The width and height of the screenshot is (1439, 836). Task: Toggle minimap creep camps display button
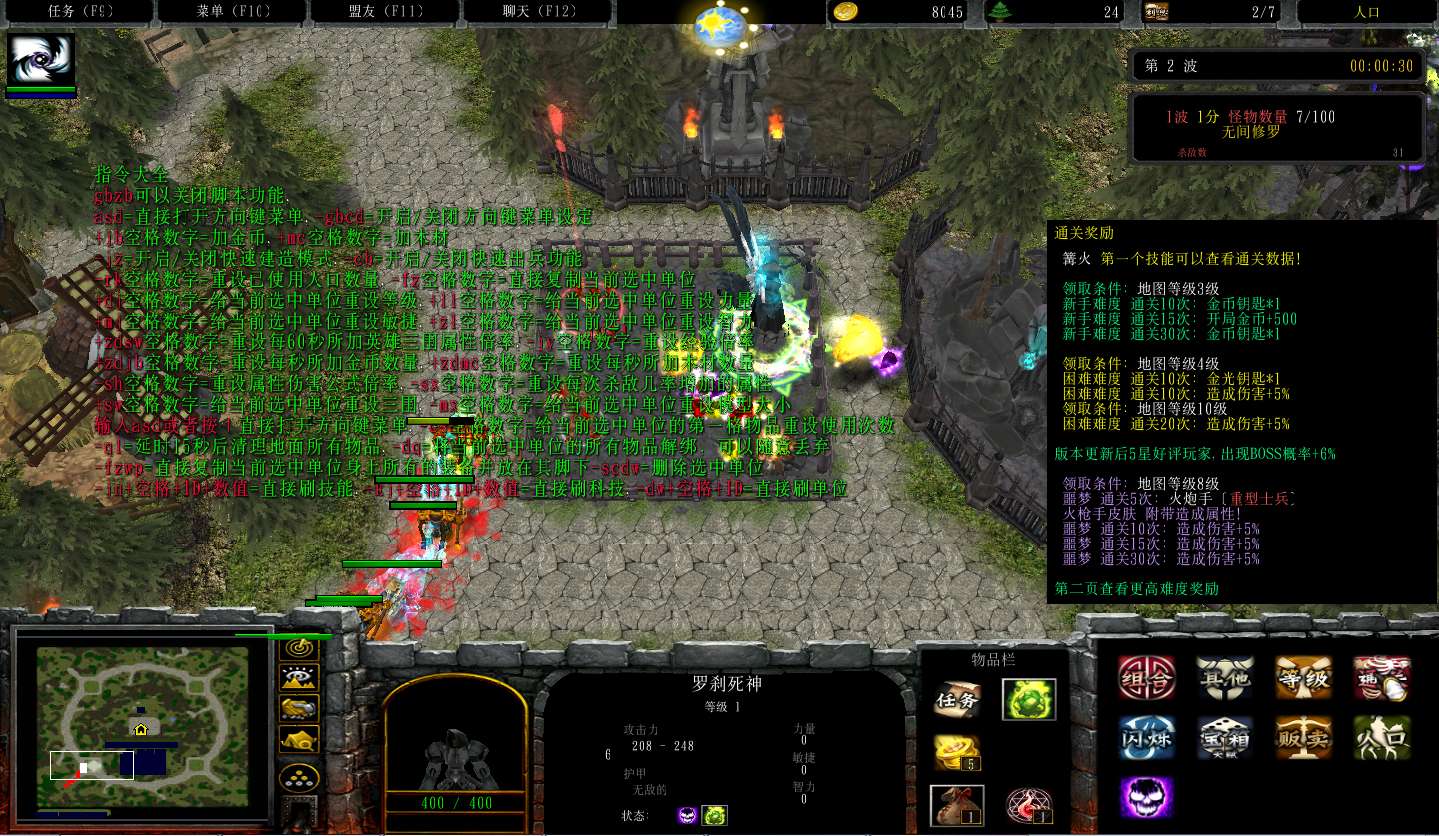coord(298,740)
